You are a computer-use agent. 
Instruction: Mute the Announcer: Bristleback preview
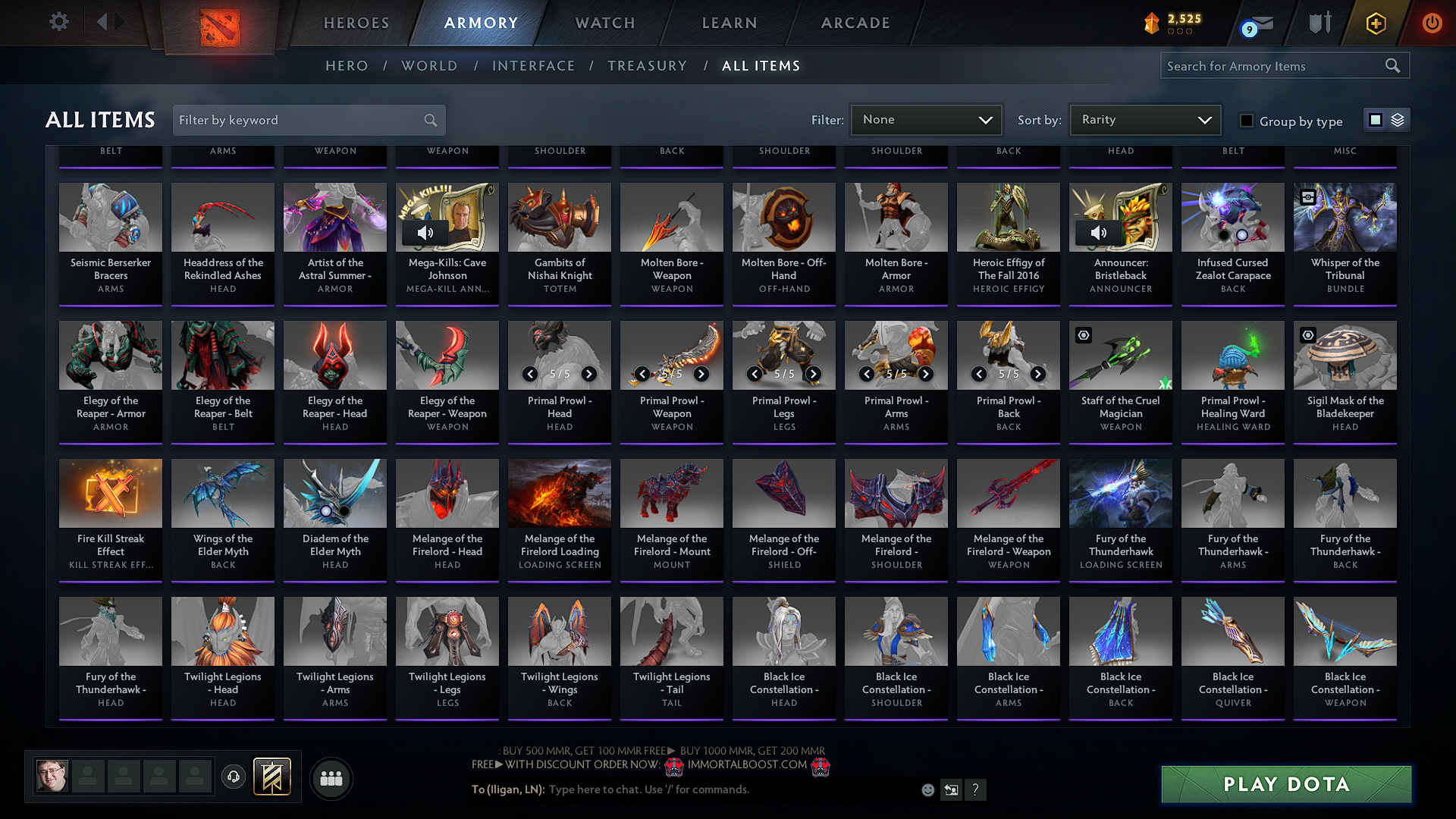click(x=1098, y=233)
